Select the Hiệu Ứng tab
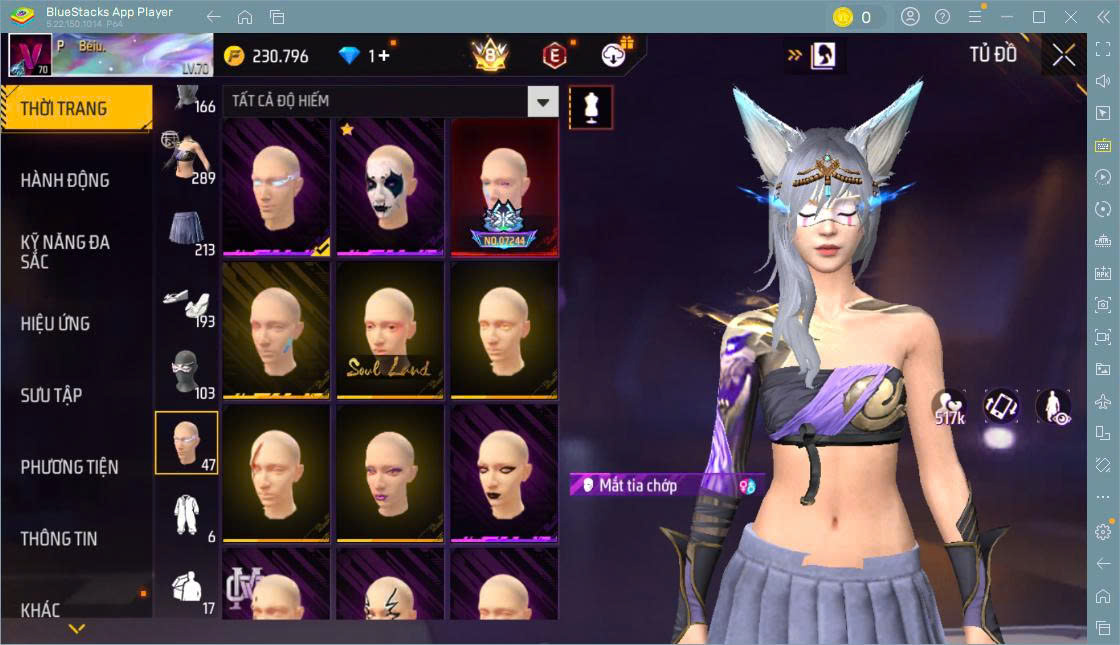Viewport: 1120px width, 645px height. coord(56,323)
